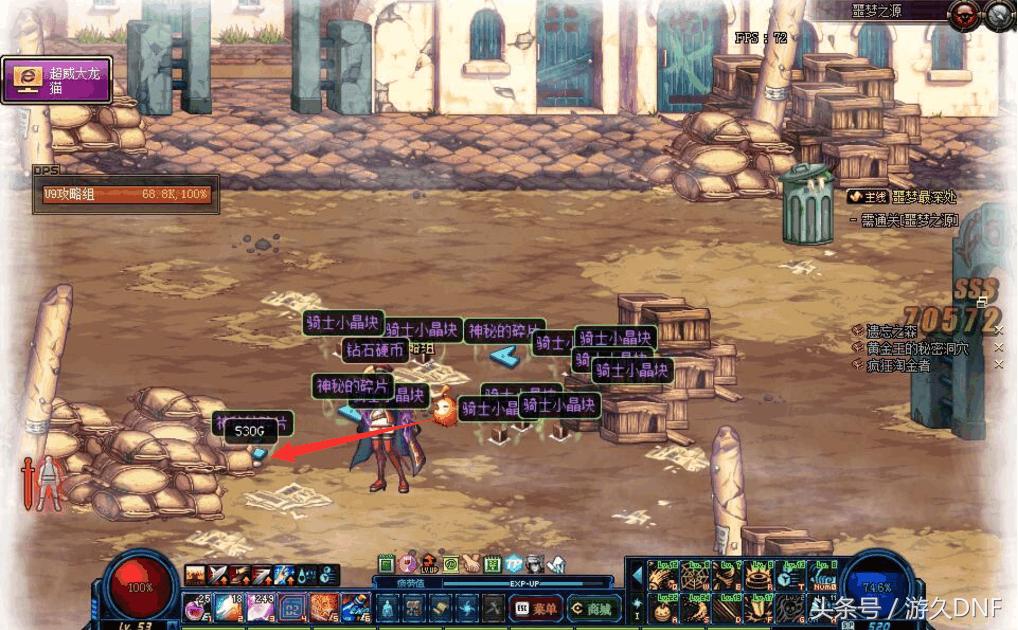Open the TP icon menu

[514, 564]
